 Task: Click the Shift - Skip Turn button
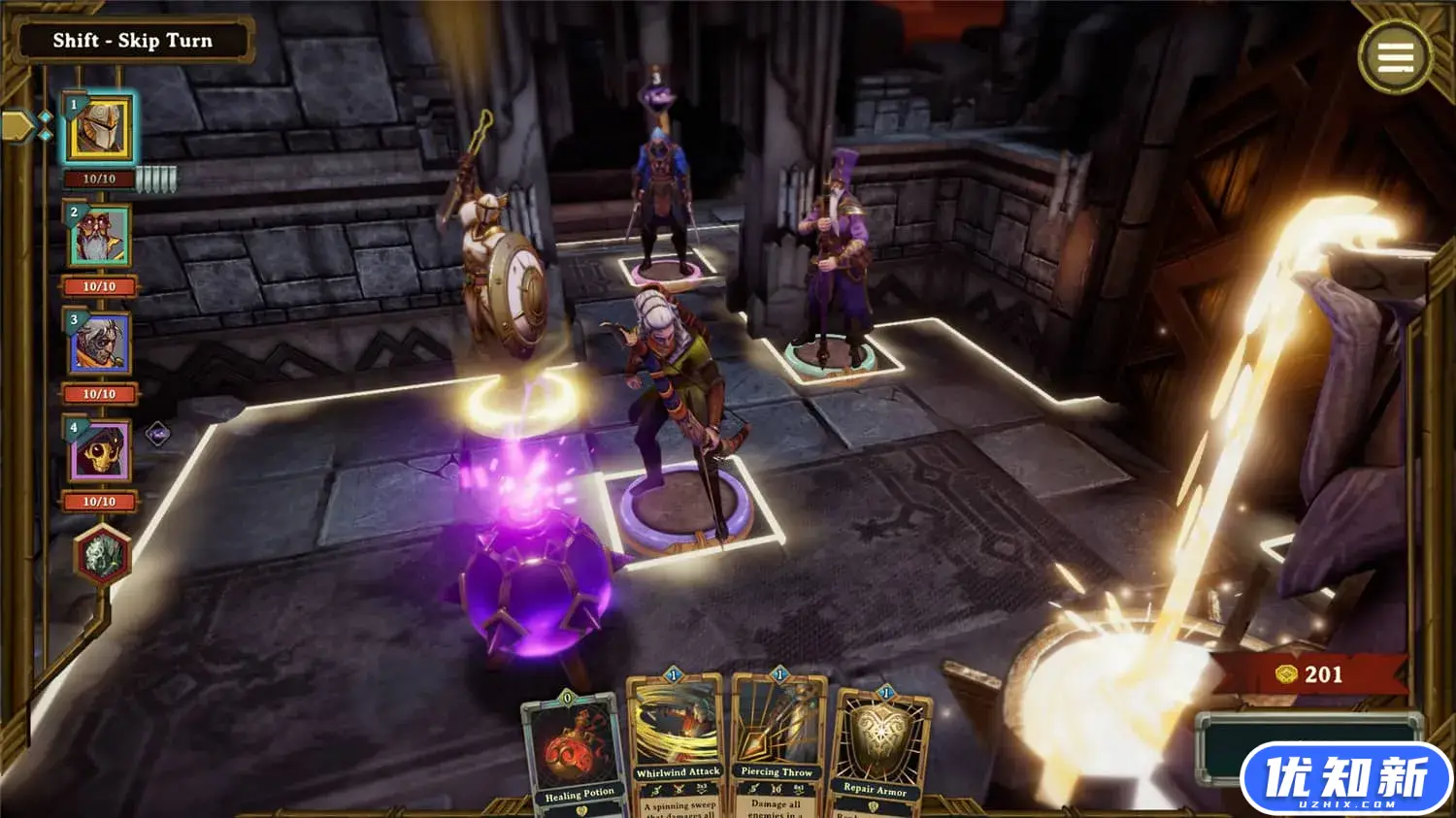coord(132,41)
